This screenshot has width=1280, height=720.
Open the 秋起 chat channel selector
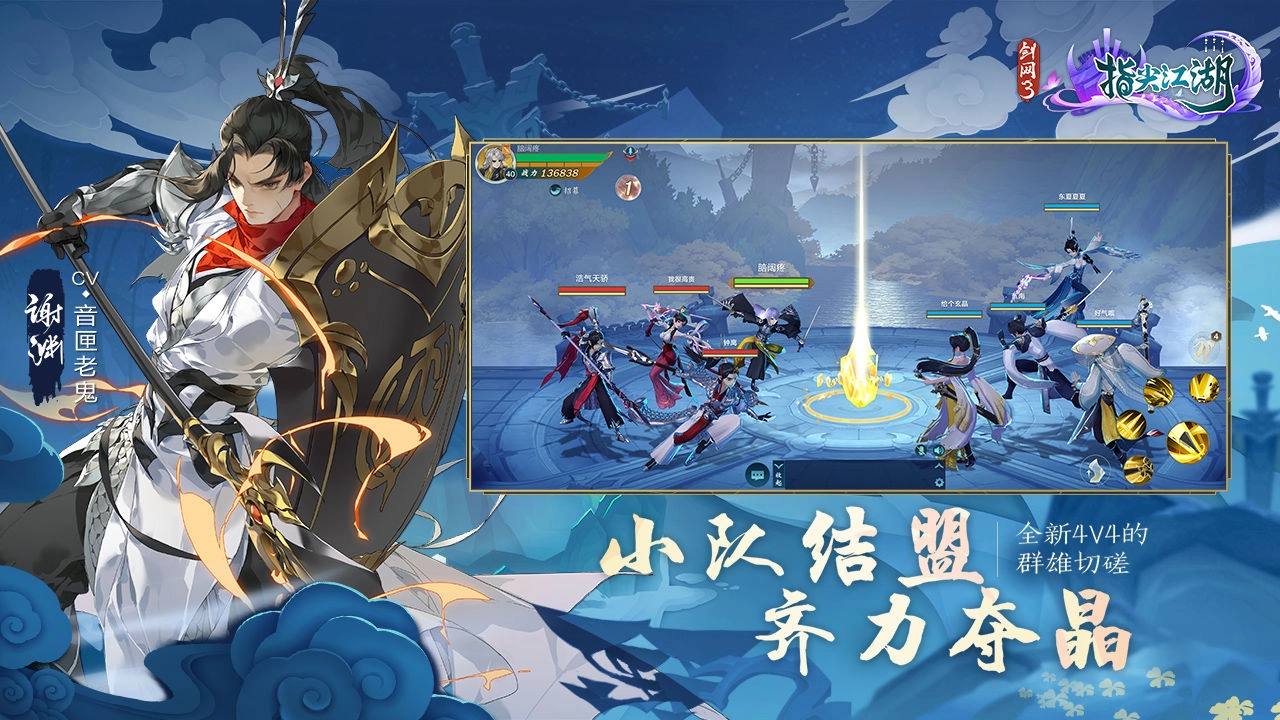(x=777, y=480)
